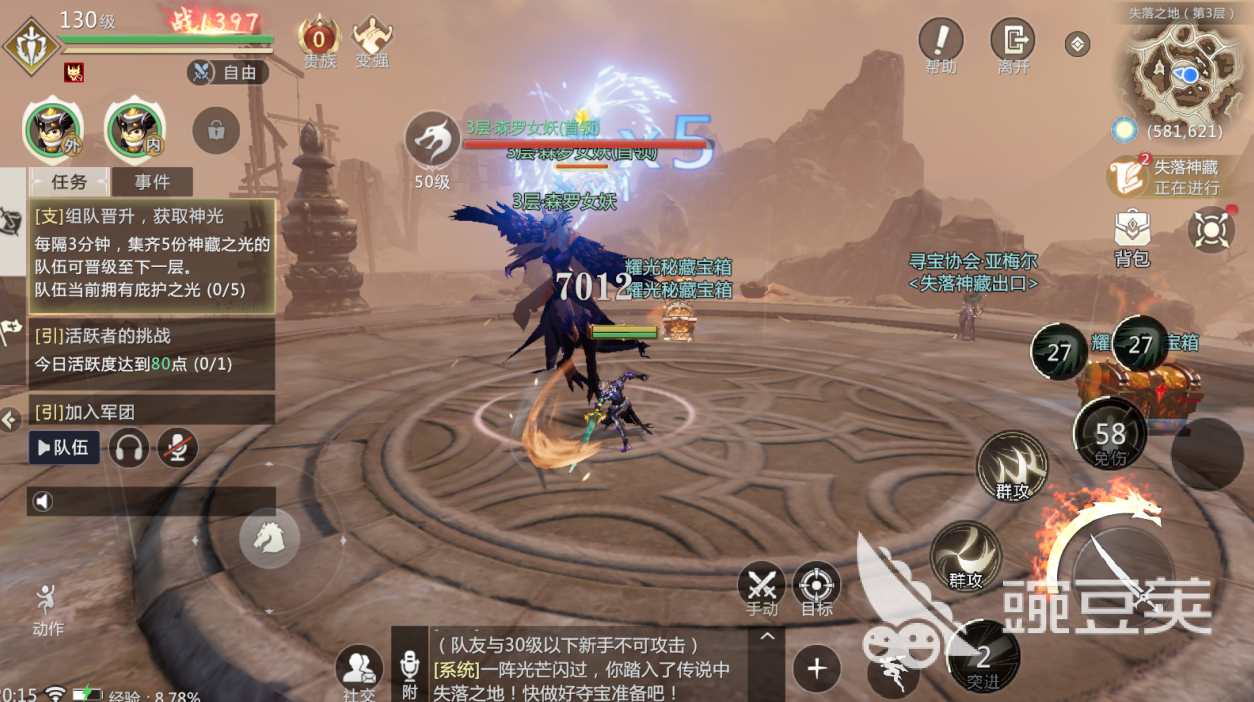Toggle 手动 manual combat mode
This screenshot has width=1254, height=702.
tap(762, 587)
